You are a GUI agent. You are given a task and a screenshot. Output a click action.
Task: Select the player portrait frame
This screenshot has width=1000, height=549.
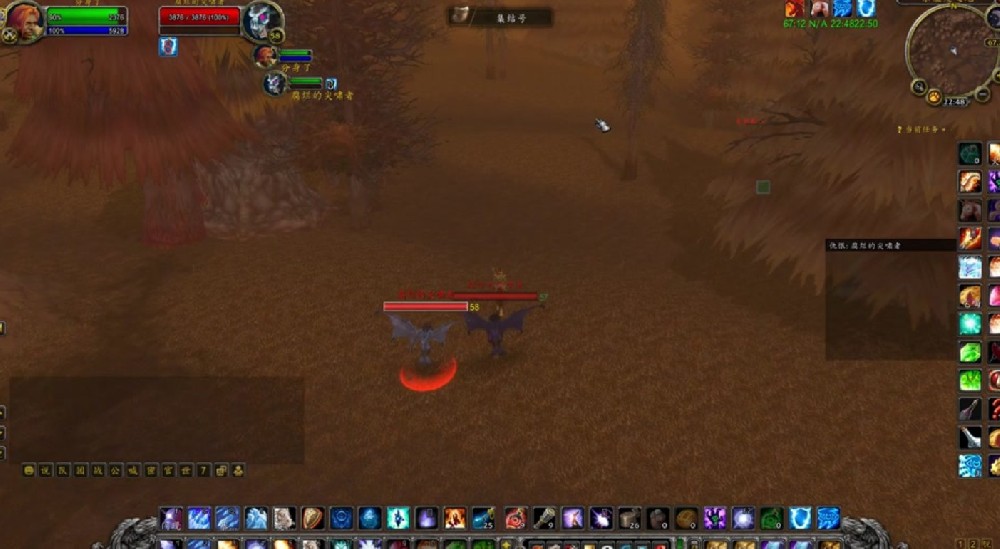(24, 20)
